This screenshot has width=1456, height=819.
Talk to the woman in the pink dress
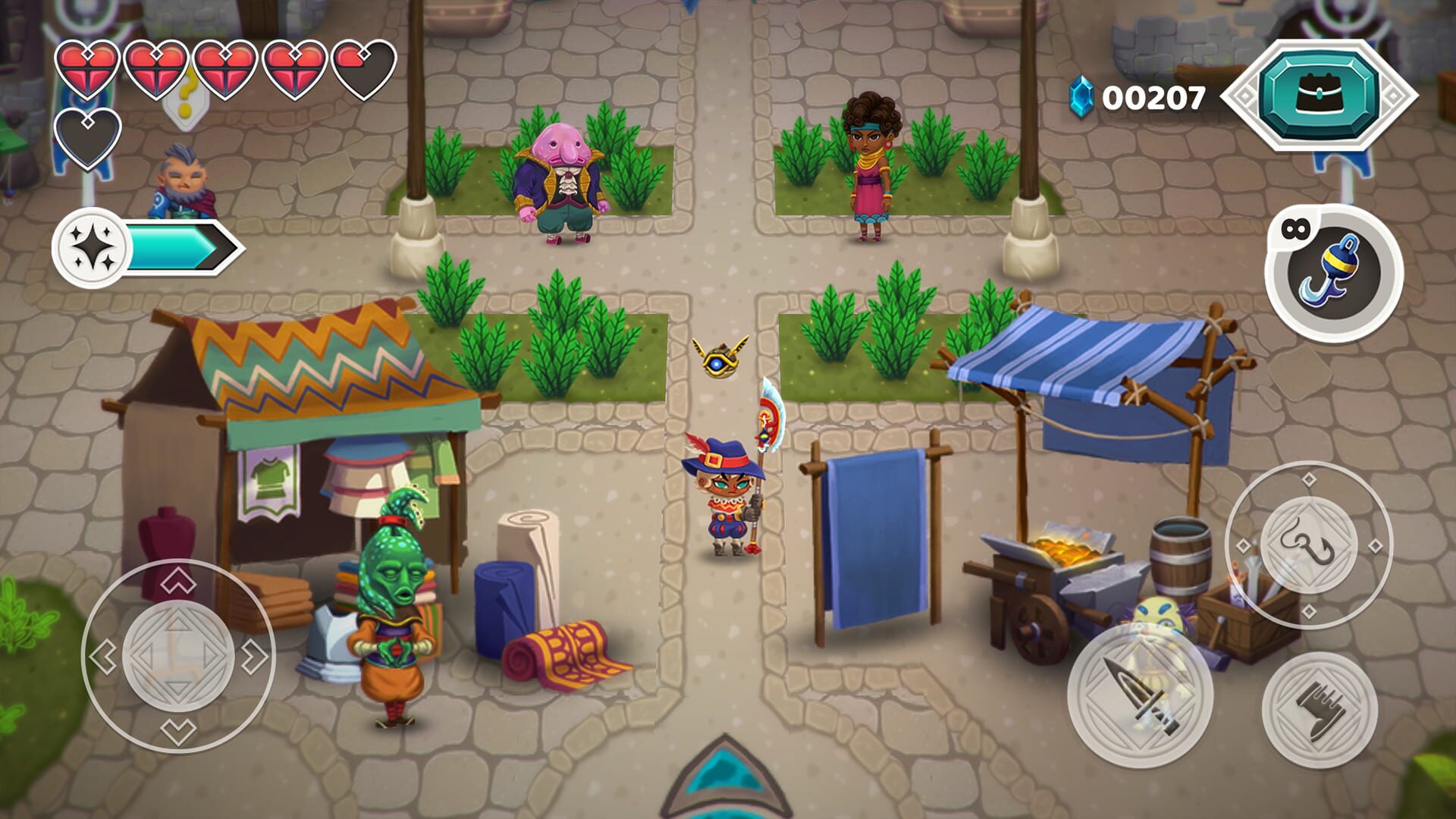click(872, 167)
